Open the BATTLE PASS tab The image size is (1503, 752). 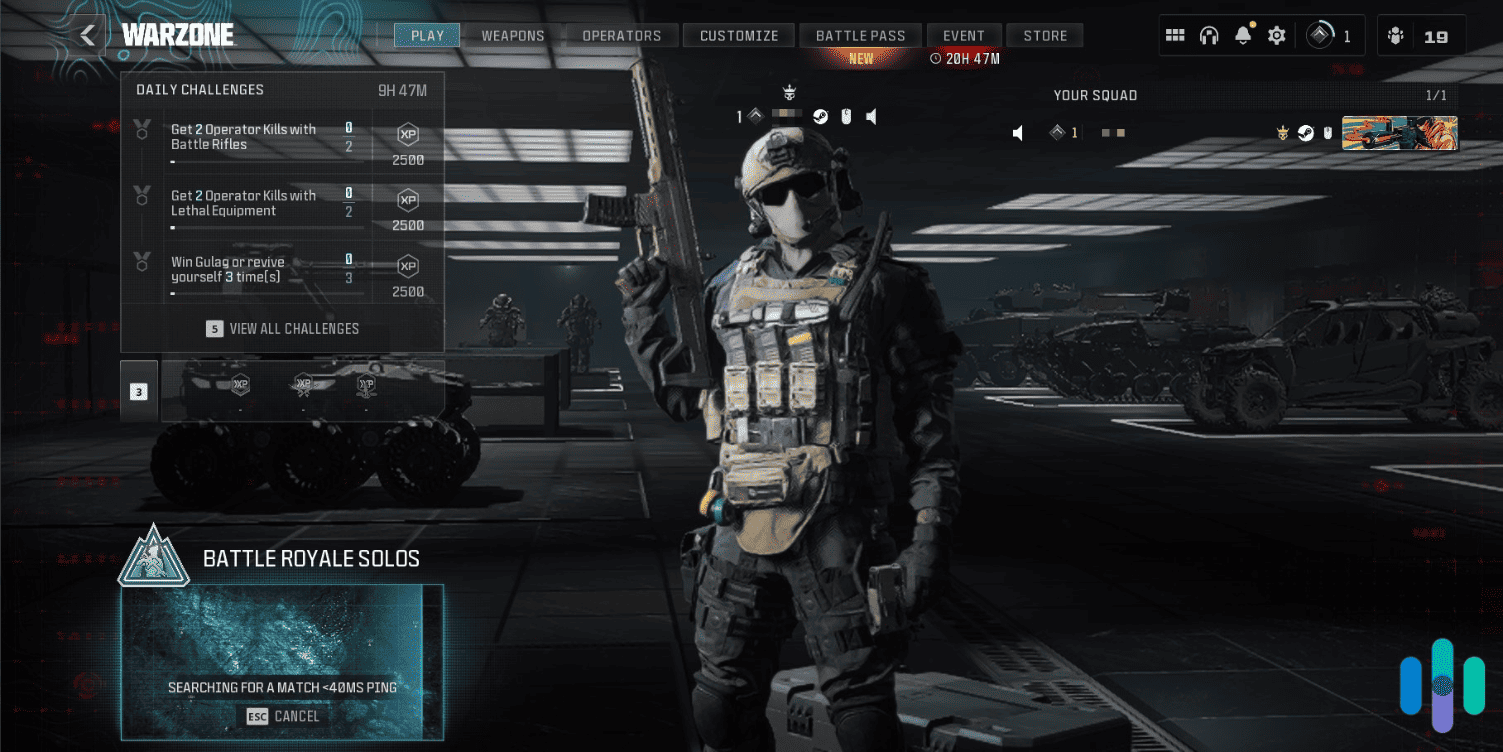[x=860, y=34]
